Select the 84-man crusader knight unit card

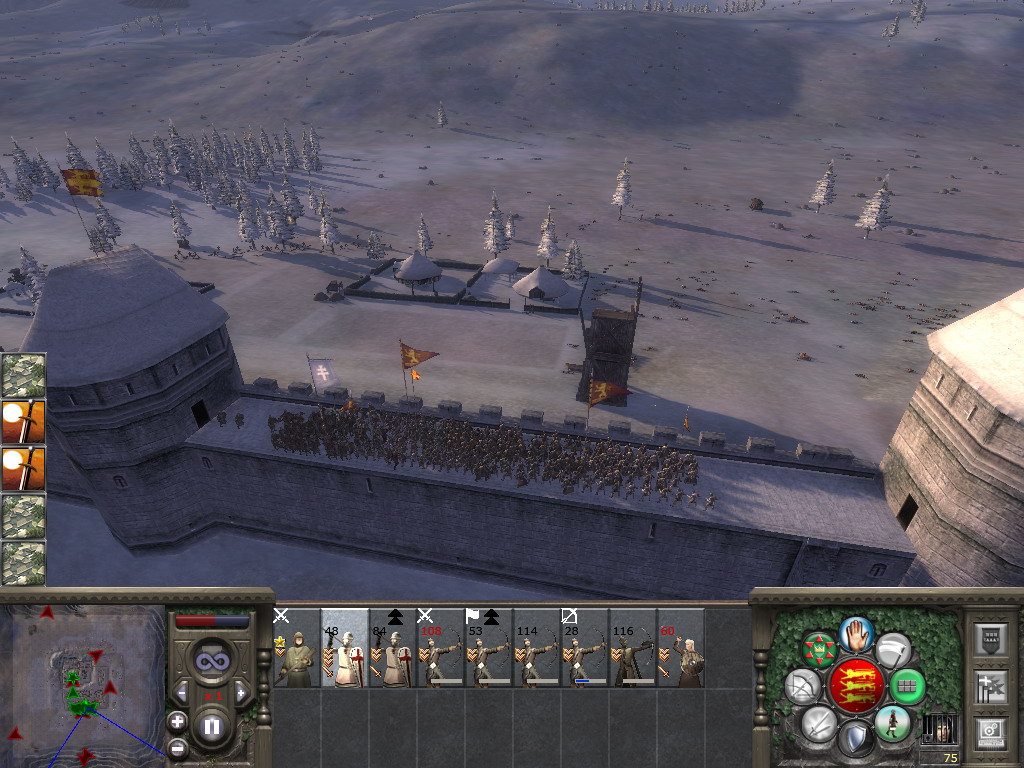(x=392, y=648)
